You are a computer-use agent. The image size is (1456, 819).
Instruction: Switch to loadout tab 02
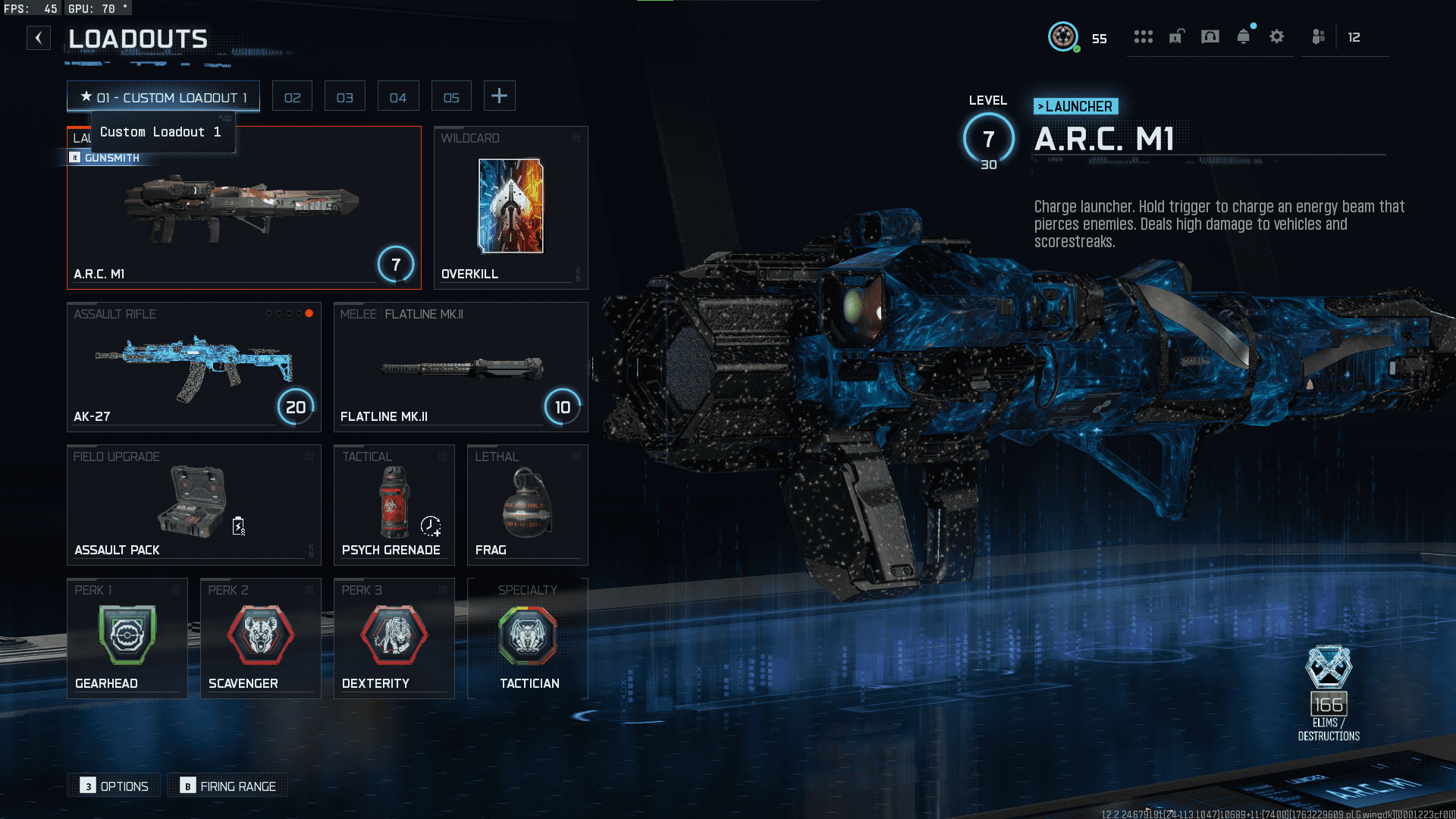(x=292, y=97)
